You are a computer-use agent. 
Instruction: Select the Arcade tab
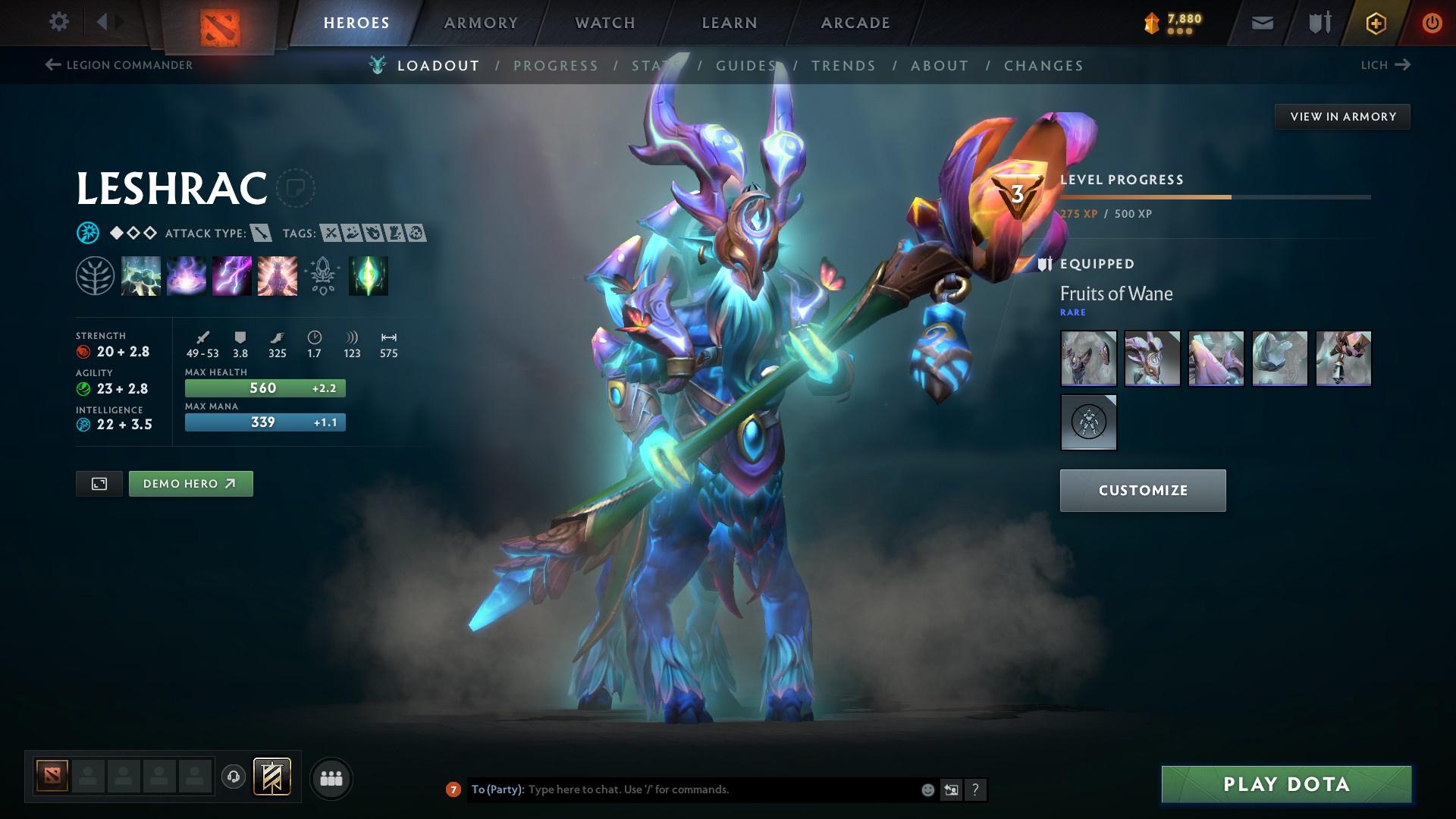855,23
